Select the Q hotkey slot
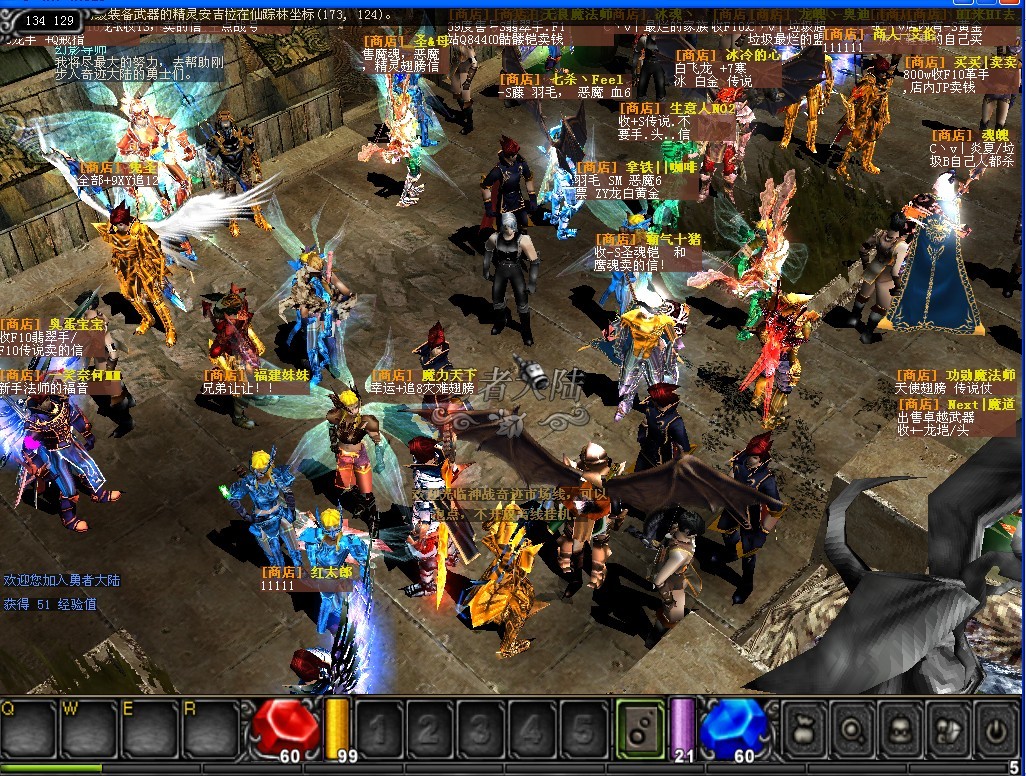The width and height of the screenshot is (1026, 776). pos(28,729)
